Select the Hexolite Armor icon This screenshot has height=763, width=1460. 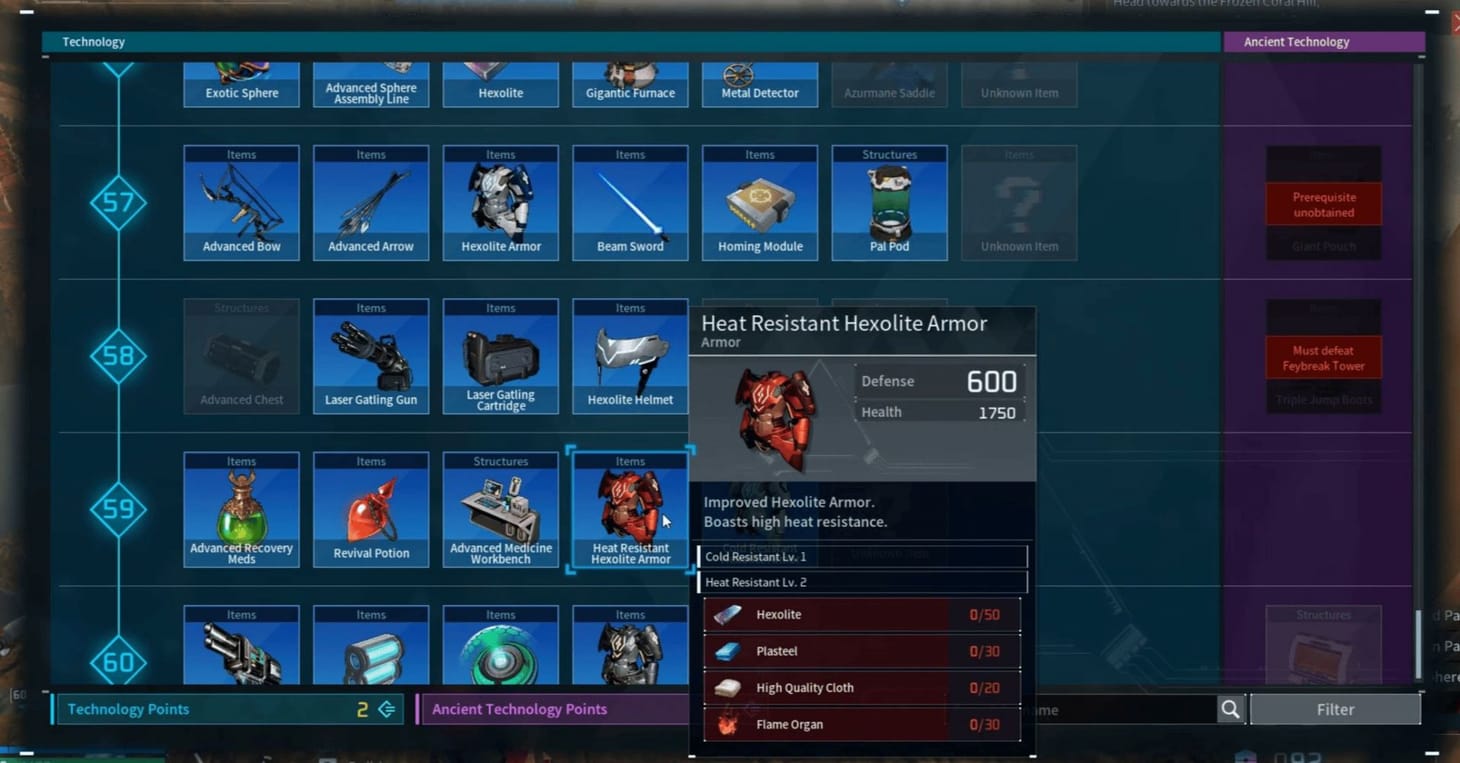(x=500, y=200)
